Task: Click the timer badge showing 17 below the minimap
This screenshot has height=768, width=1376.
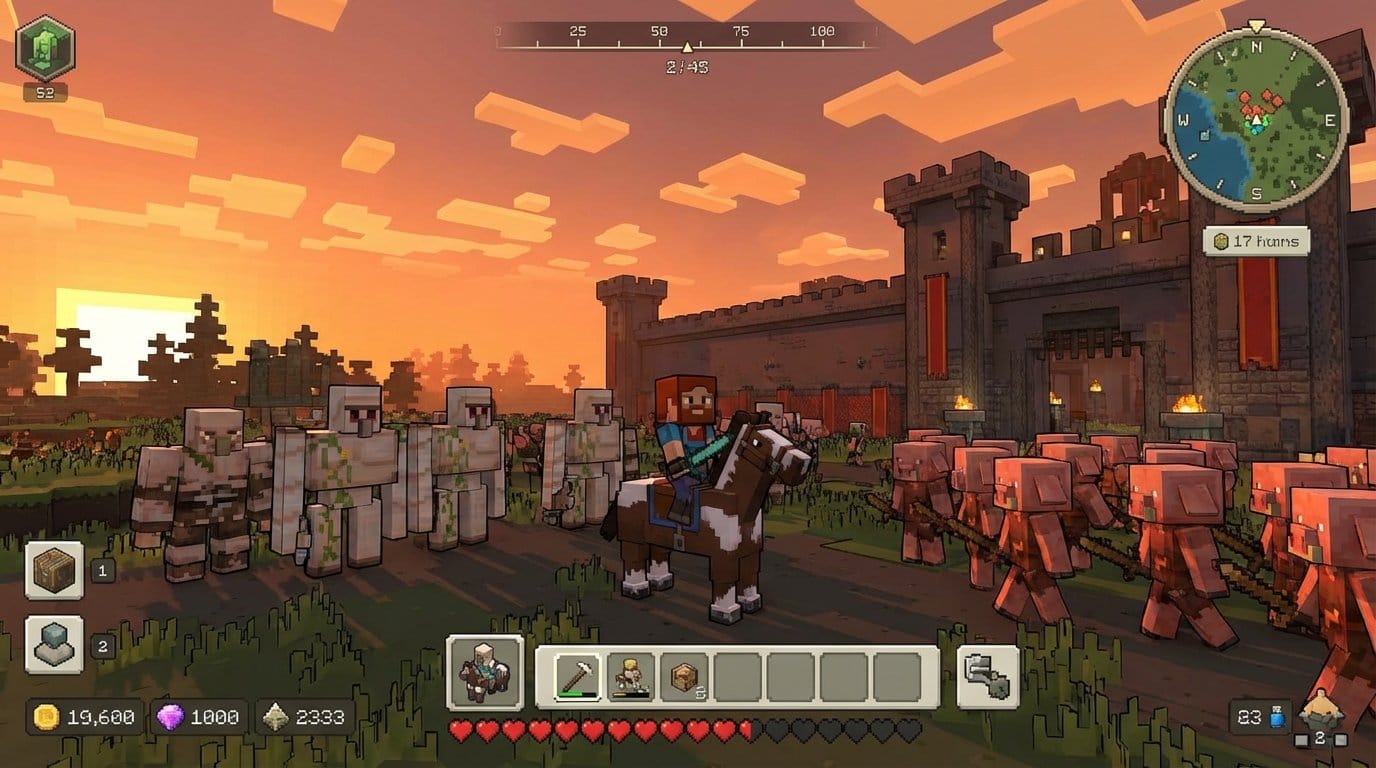Action: coord(1257,240)
